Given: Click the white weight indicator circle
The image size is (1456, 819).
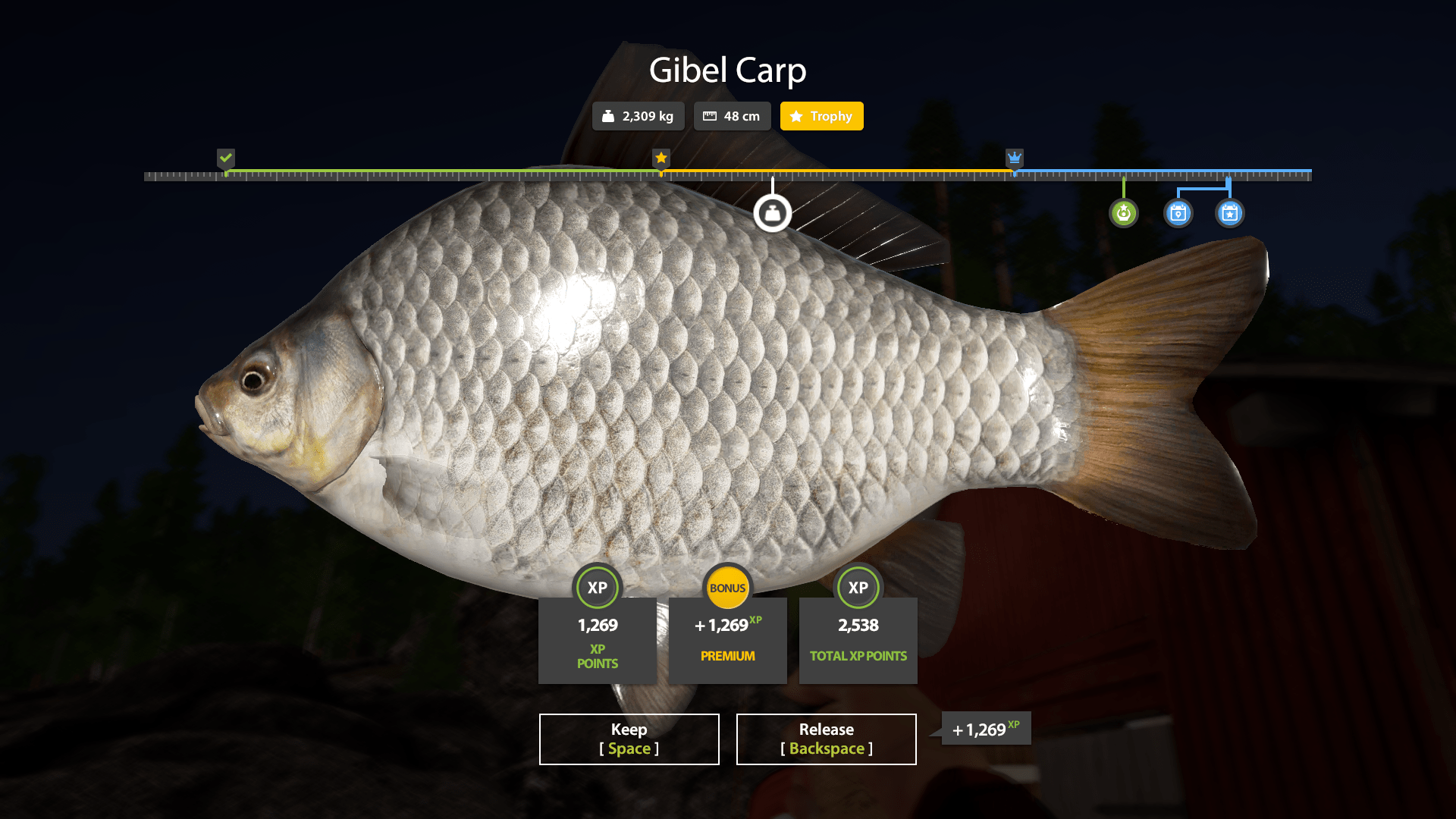Looking at the screenshot, I should point(773,213).
